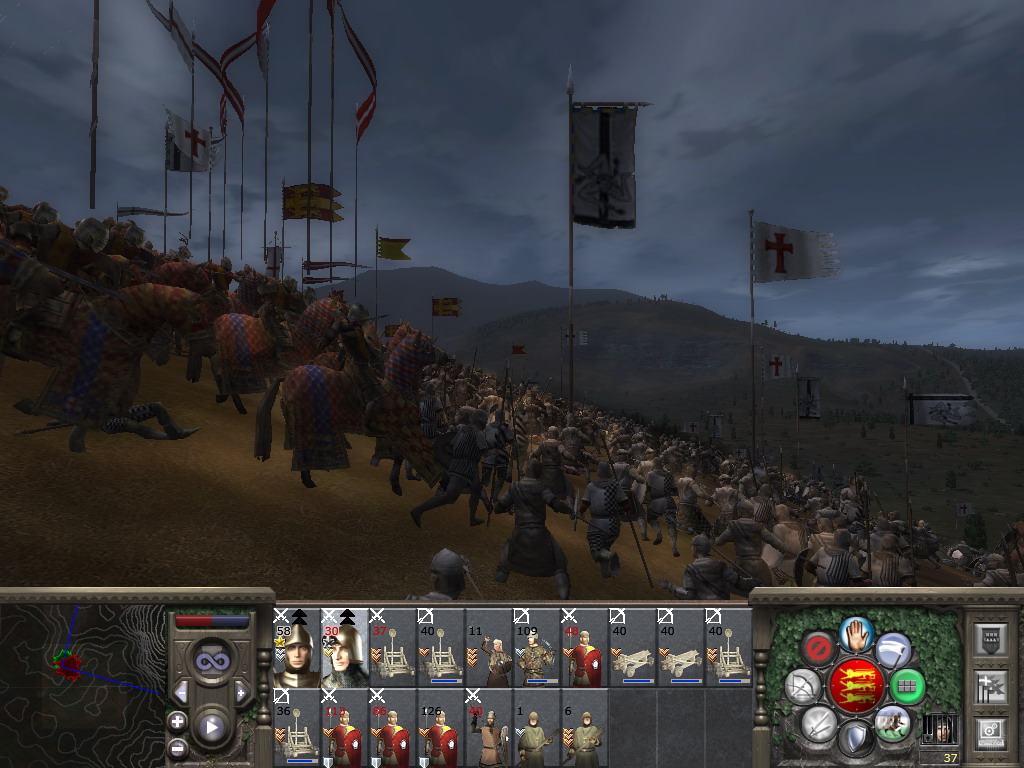1024x768 pixels.
Task: Click the red prohibition sign button
Action: [x=819, y=650]
